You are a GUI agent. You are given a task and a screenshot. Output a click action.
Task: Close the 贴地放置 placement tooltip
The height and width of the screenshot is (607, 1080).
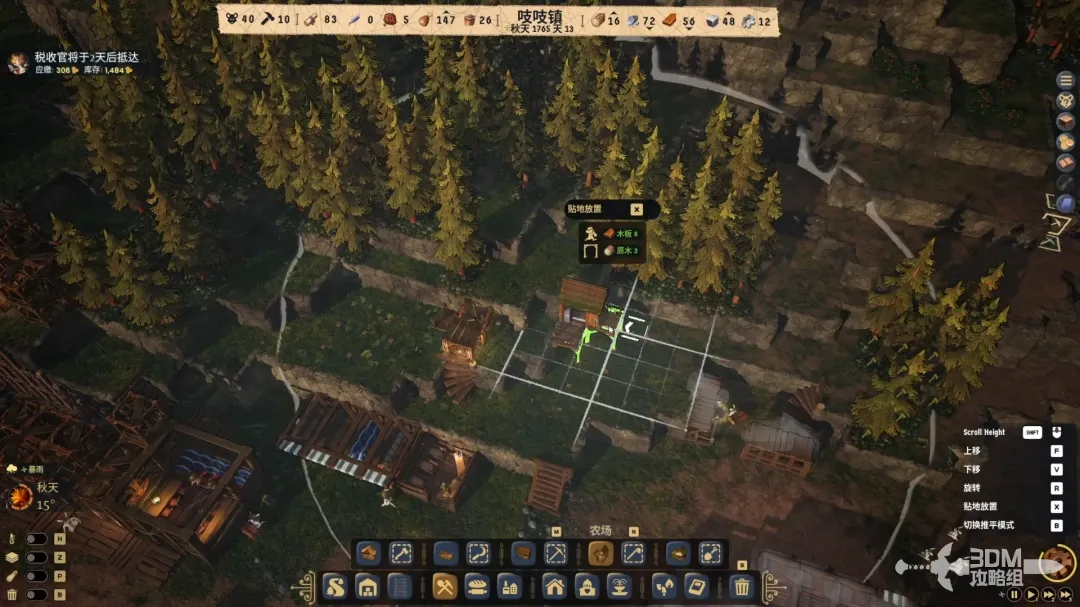tap(636, 209)
